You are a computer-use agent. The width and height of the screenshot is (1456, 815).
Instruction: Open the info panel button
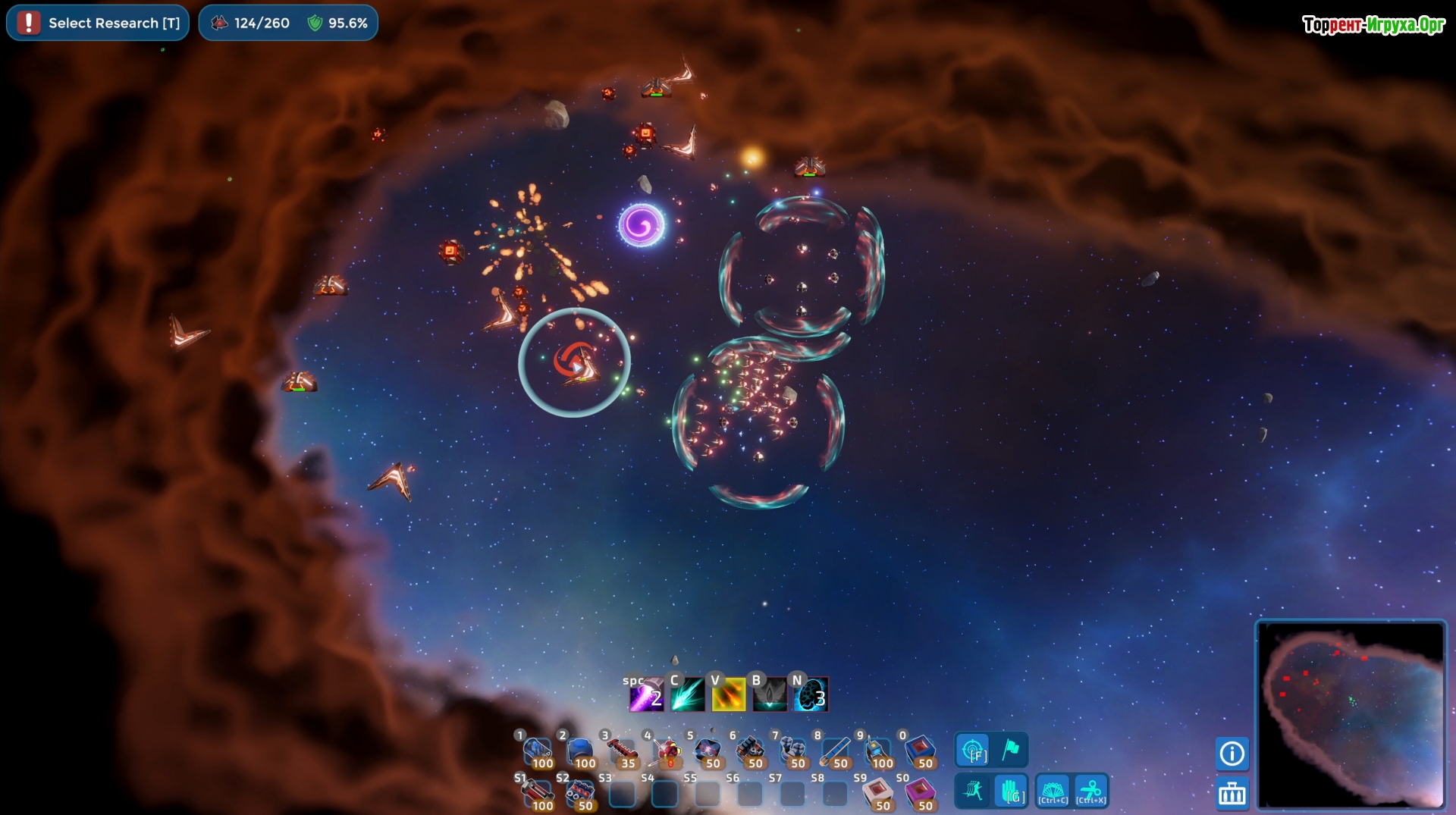coord(1232,754)
